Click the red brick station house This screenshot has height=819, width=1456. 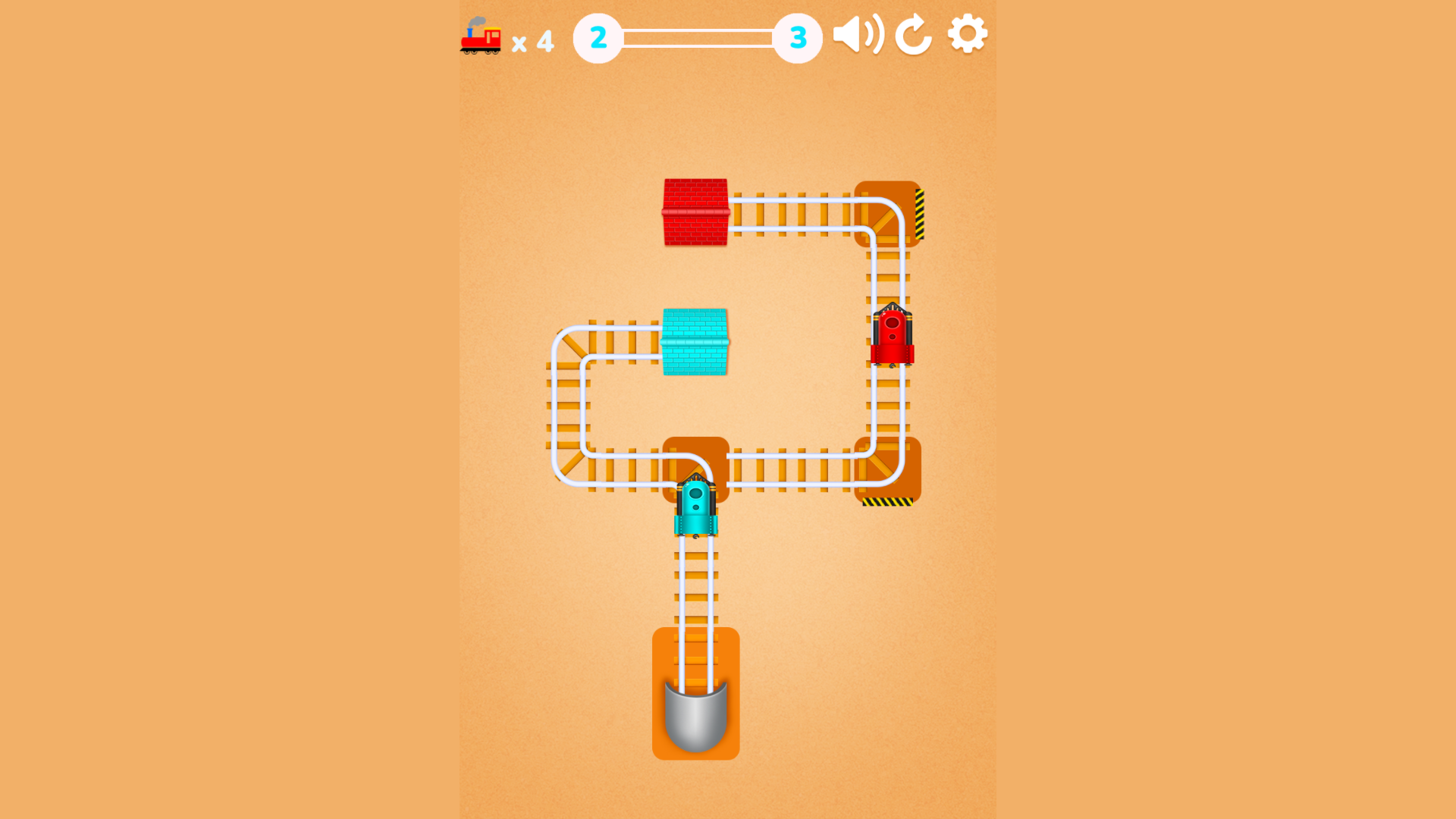coord(695,210)
